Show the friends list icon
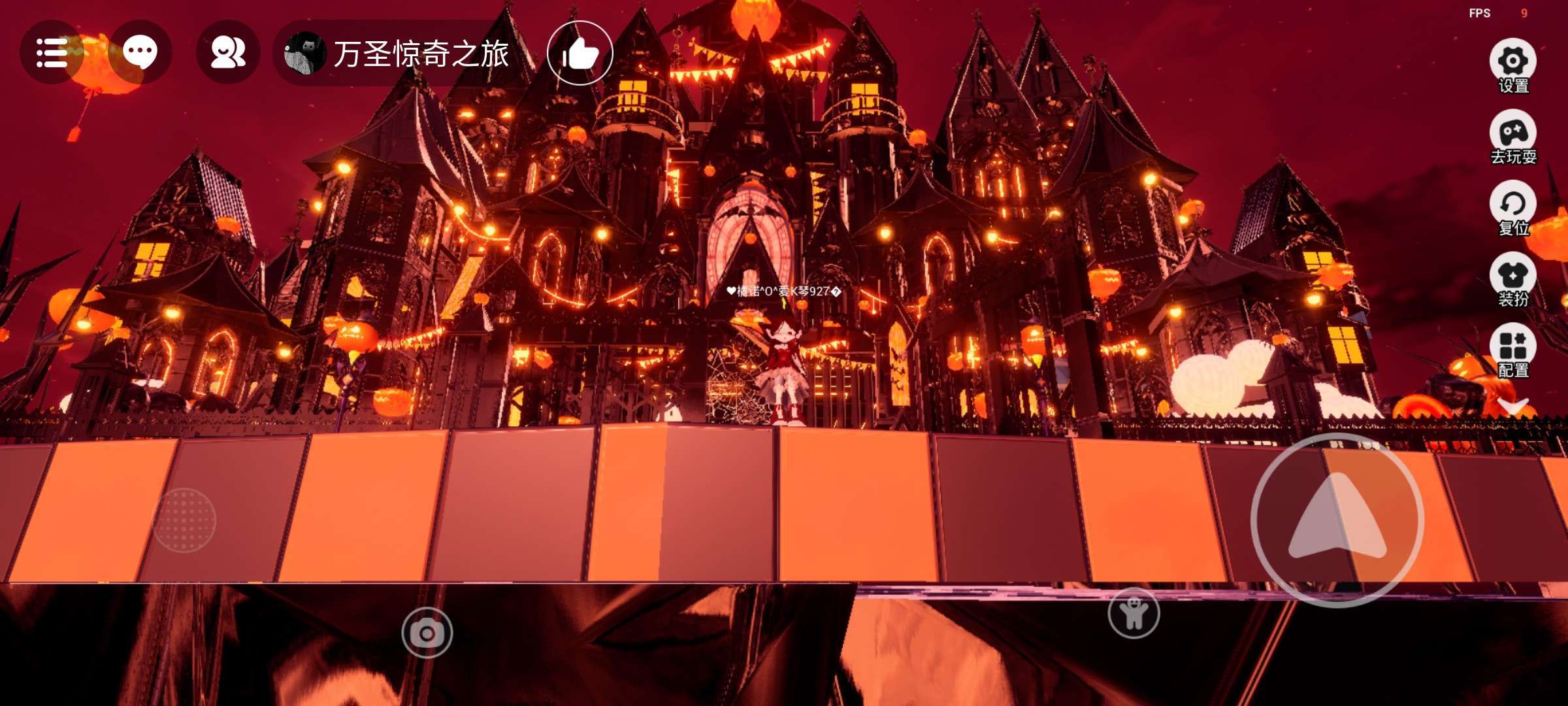The height and width of the screenshot is (706, 1568). tap(228, 53)
